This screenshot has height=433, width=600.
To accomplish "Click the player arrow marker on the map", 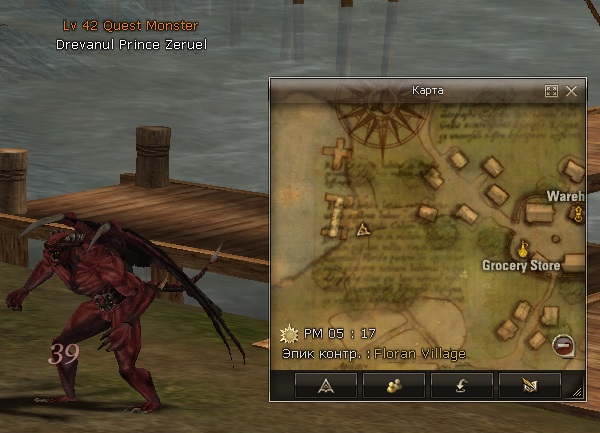I will click(362, 229).
